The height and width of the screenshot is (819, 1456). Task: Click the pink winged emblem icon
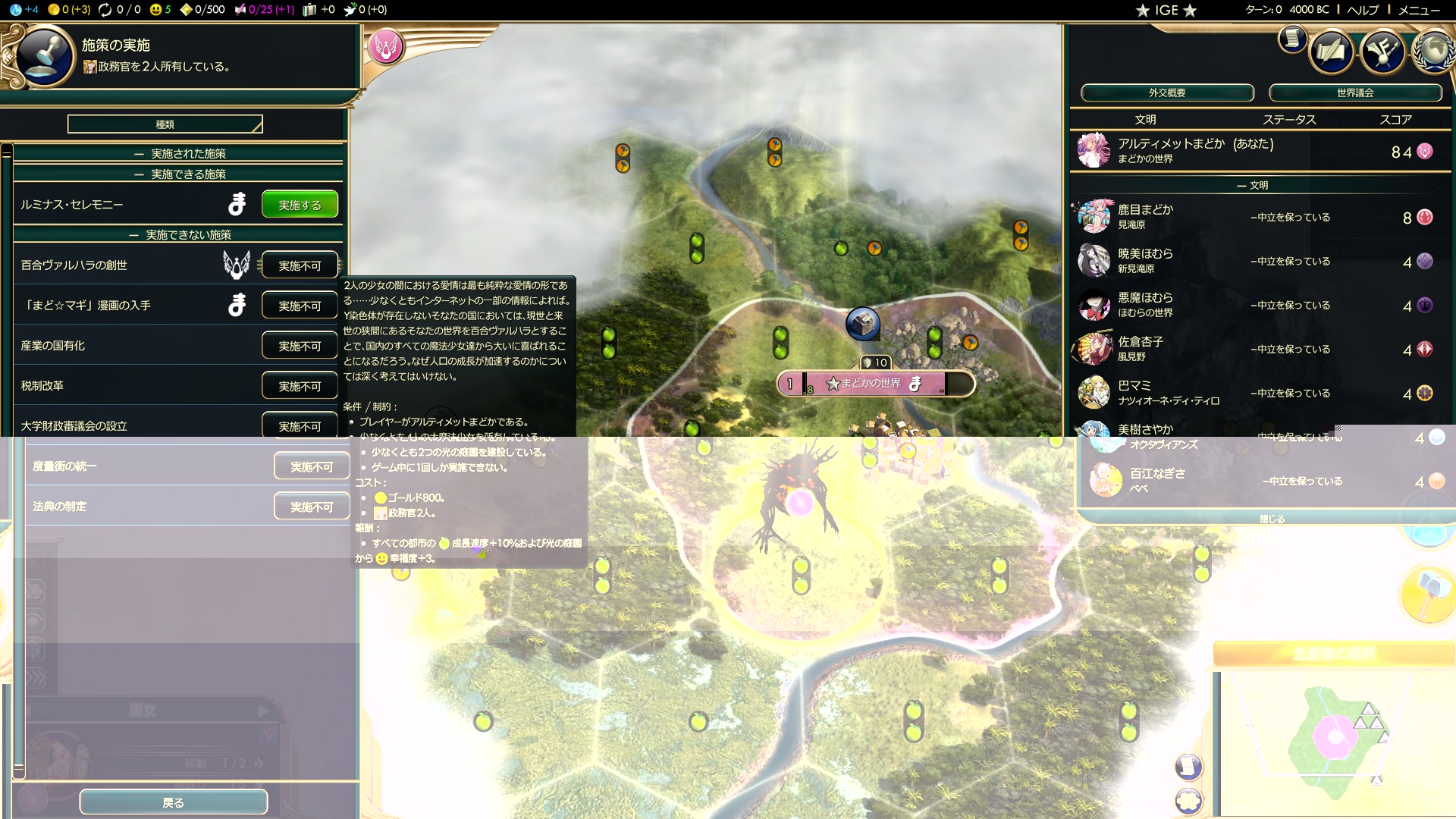click(385, 47)
